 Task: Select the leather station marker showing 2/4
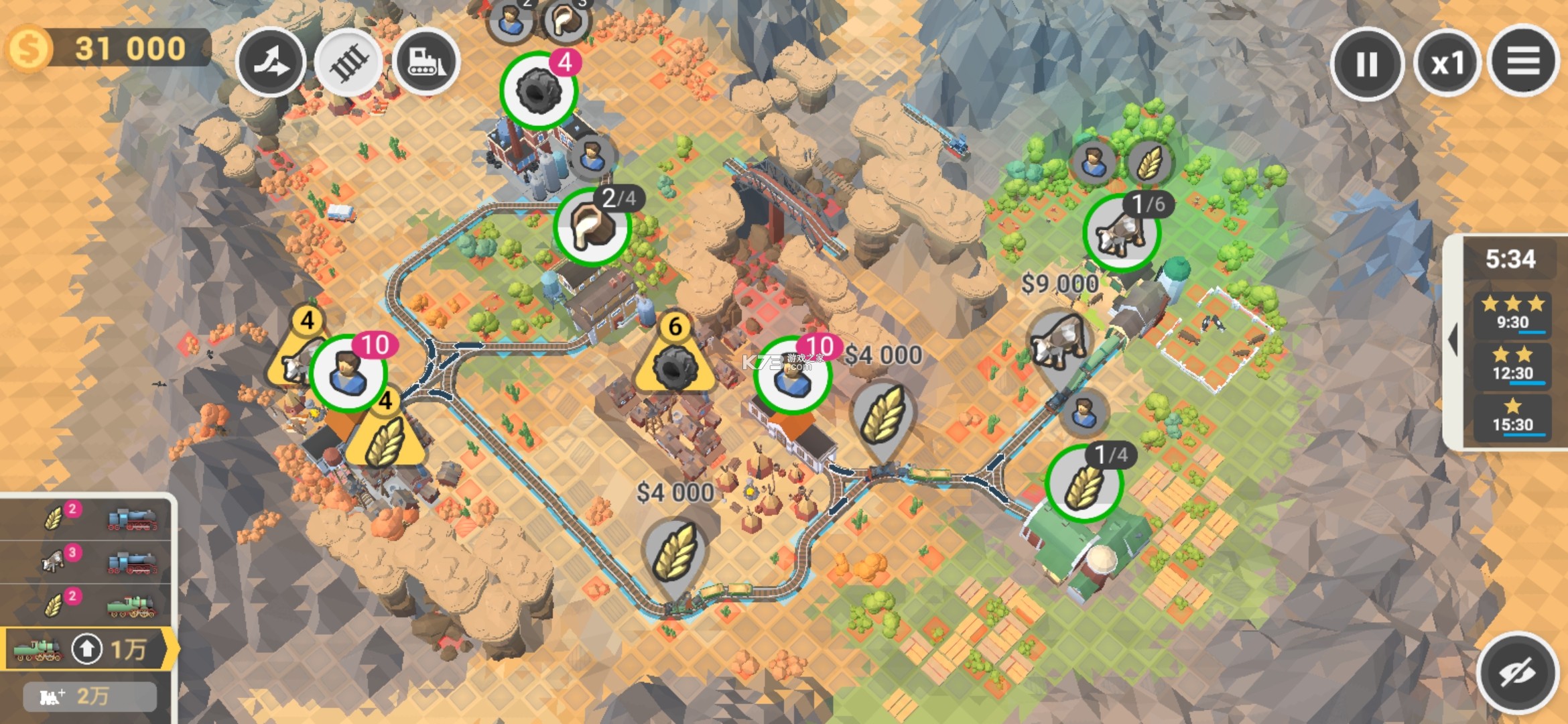point(592,227)
